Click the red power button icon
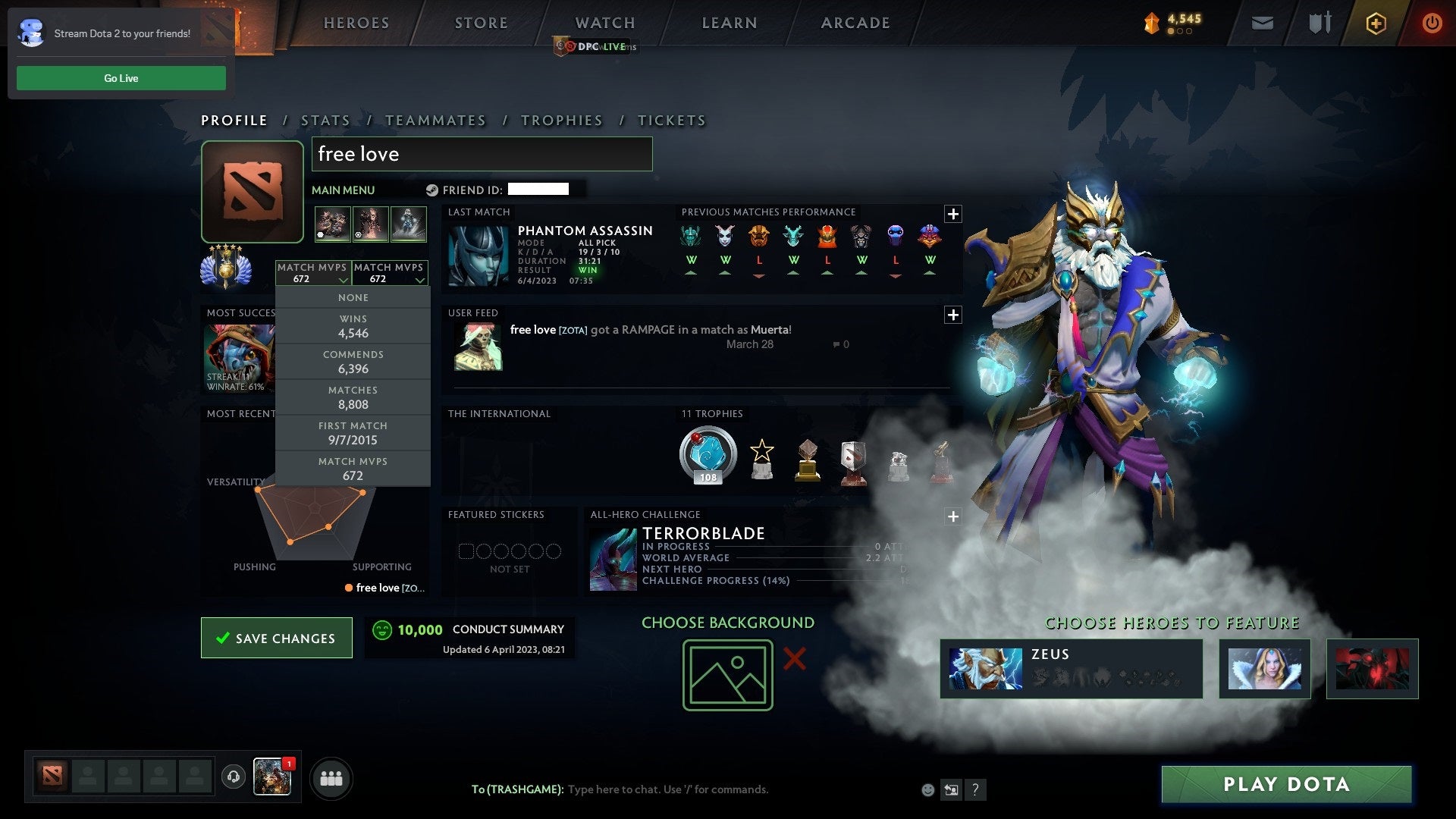Image resolution: width=1456 pixels, height=819 pixels. [1432, 23]
